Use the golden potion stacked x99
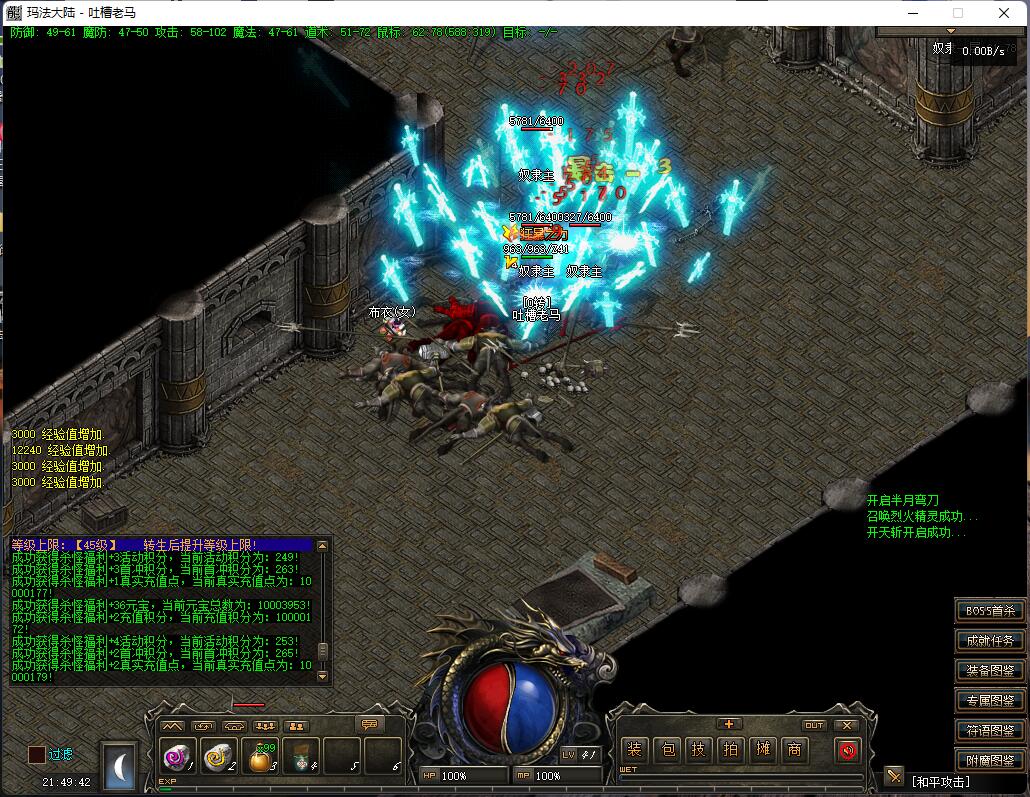The height and width of the screenshot is (797, 1030). click(x=260, y=759)
